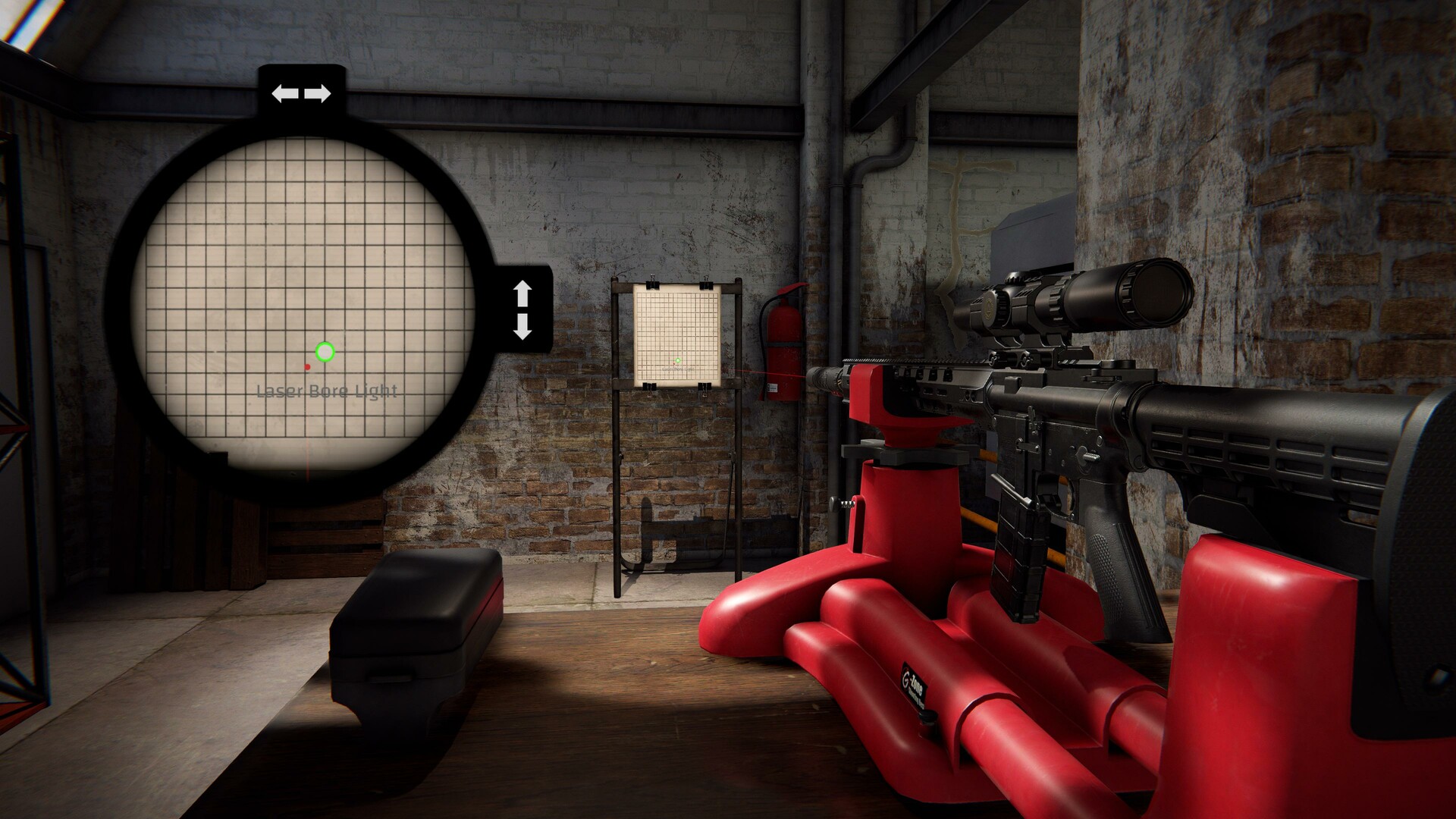1456x819 pixels.
Task: Expand the elevation adjustment tab beside the scope circle
Action: (523, 309)
